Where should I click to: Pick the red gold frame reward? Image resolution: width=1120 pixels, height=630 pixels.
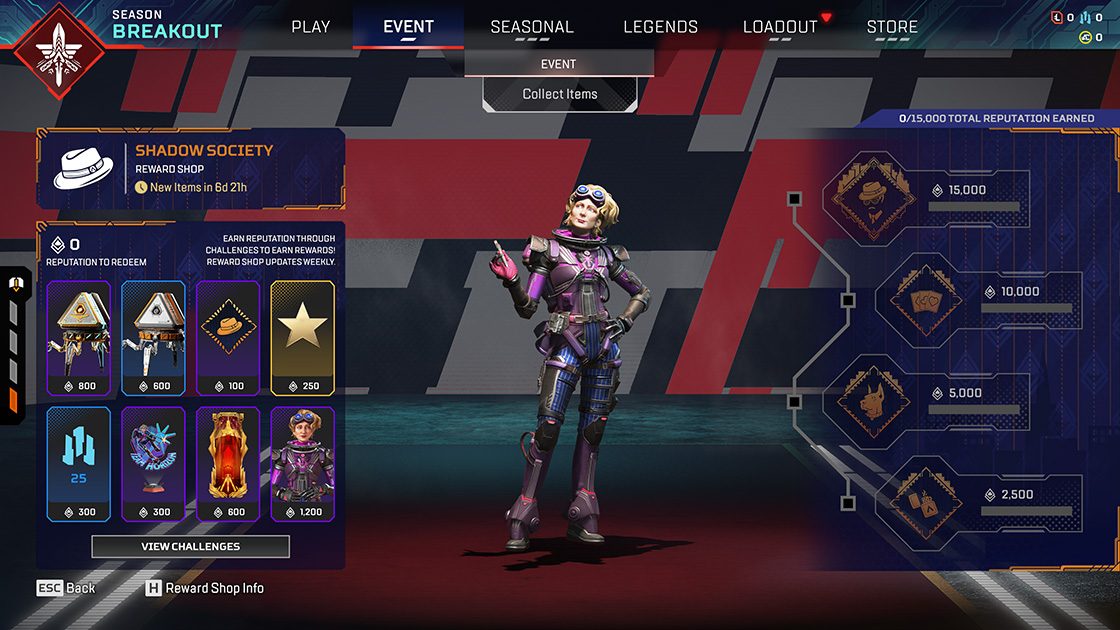tap(227, 463)
